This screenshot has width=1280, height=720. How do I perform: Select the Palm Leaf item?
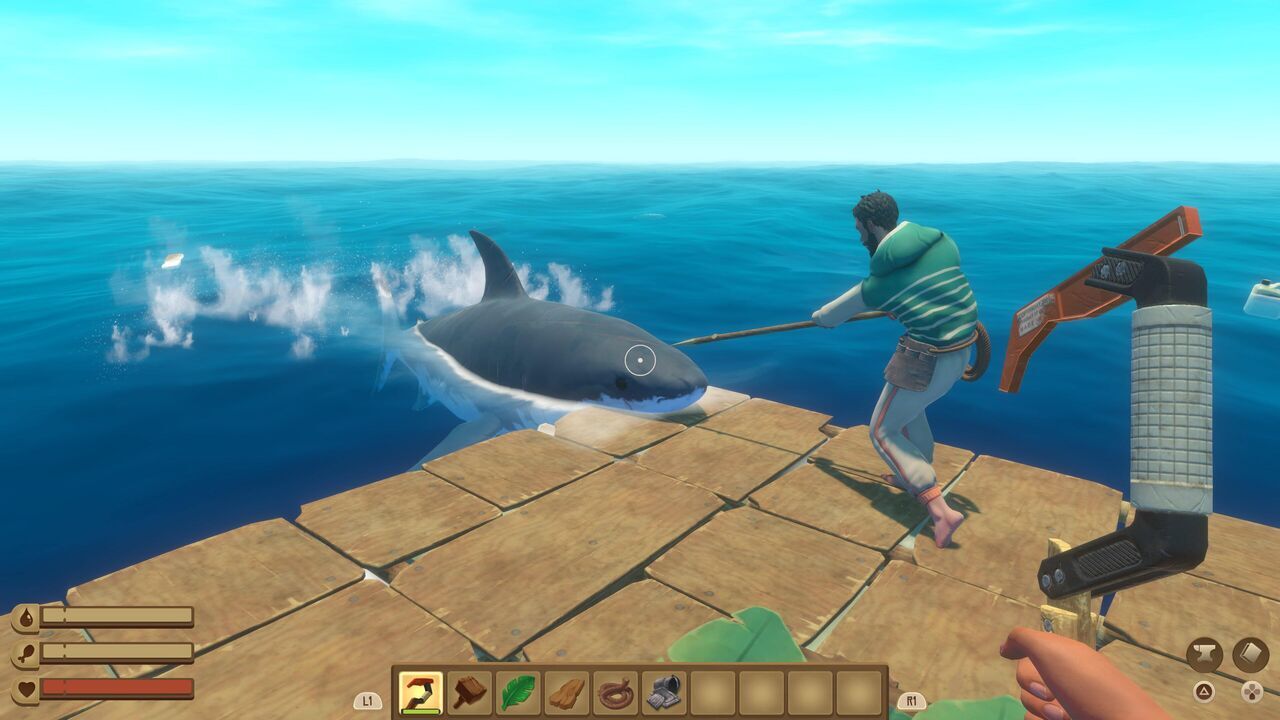pyautogui.click(x=517, y=692)
